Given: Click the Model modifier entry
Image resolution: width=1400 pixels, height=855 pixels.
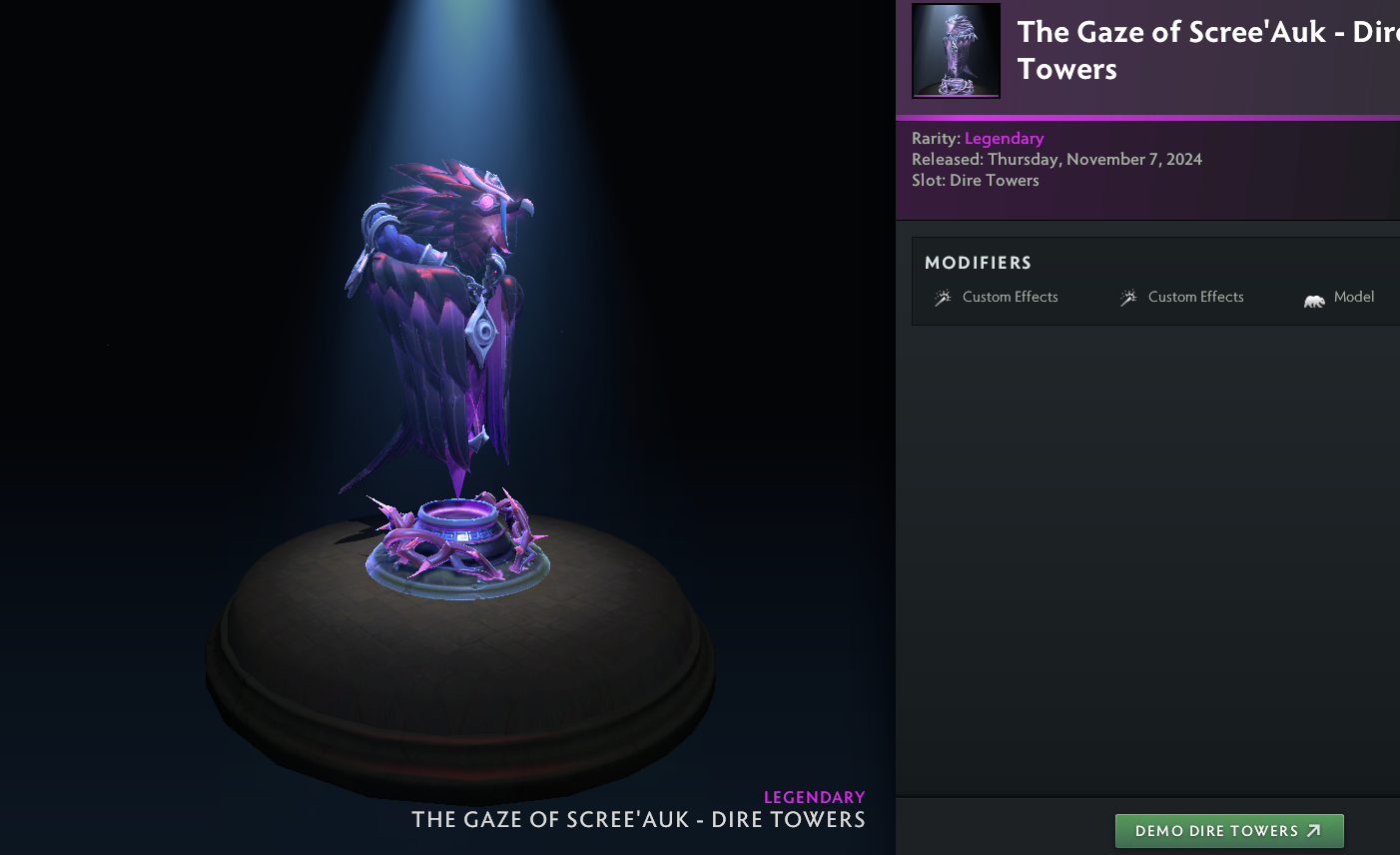Looking at the screenshot, I should pos(1340,298).
